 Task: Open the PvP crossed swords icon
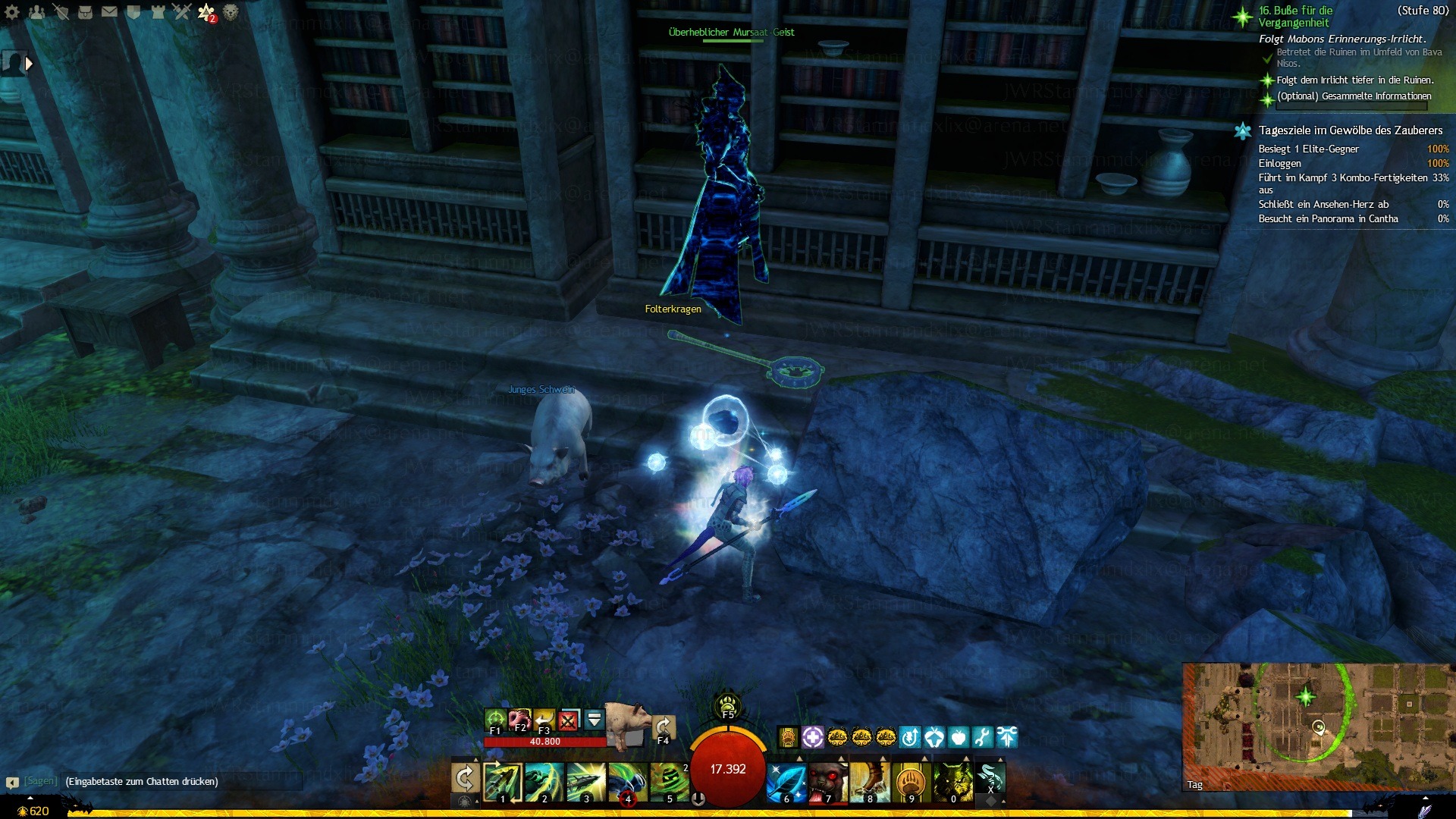pyautogui.click(x=182, y=11)
